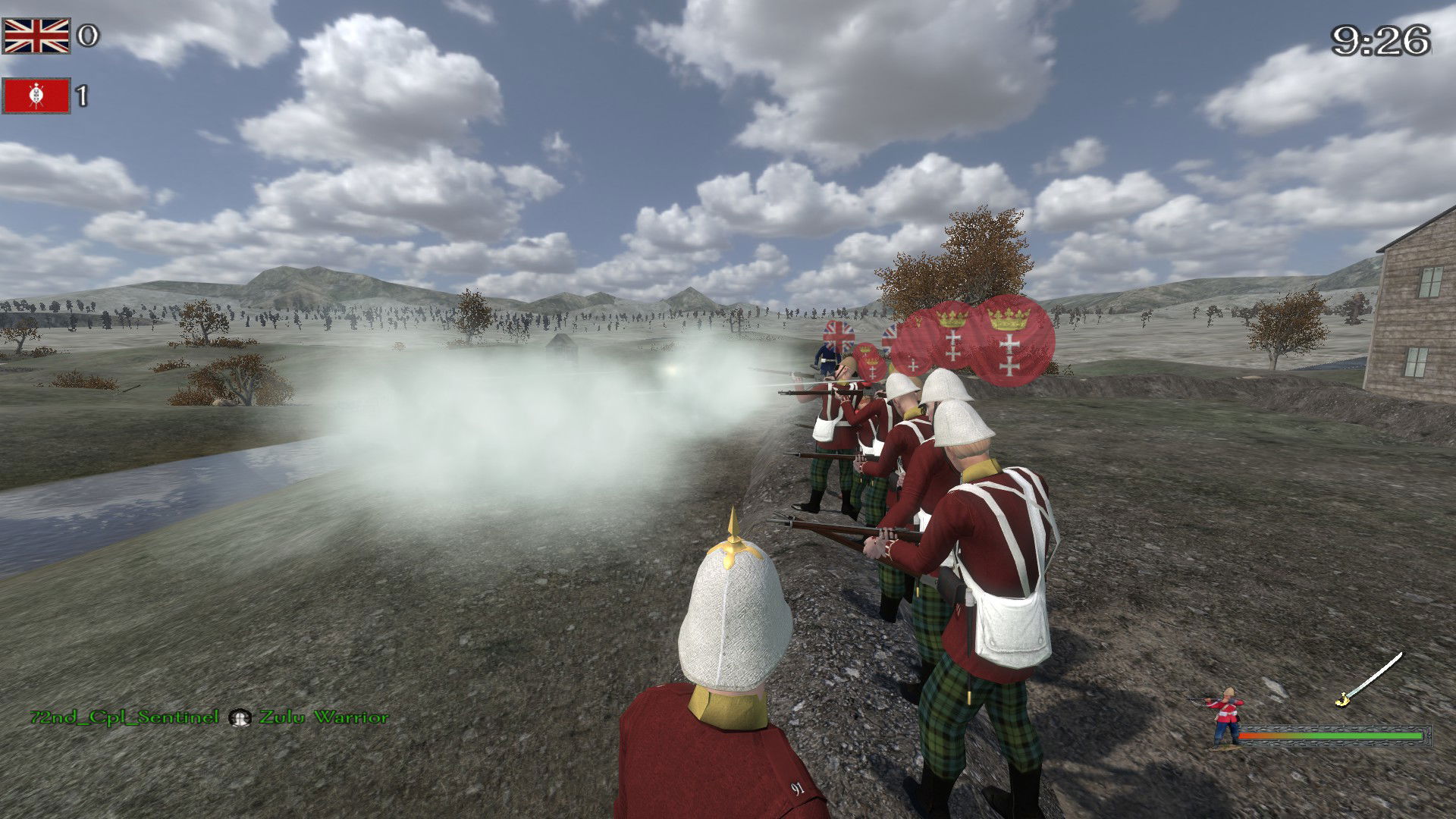
Task: Select the sabre weapon icon
Action: coord(1370,679)
